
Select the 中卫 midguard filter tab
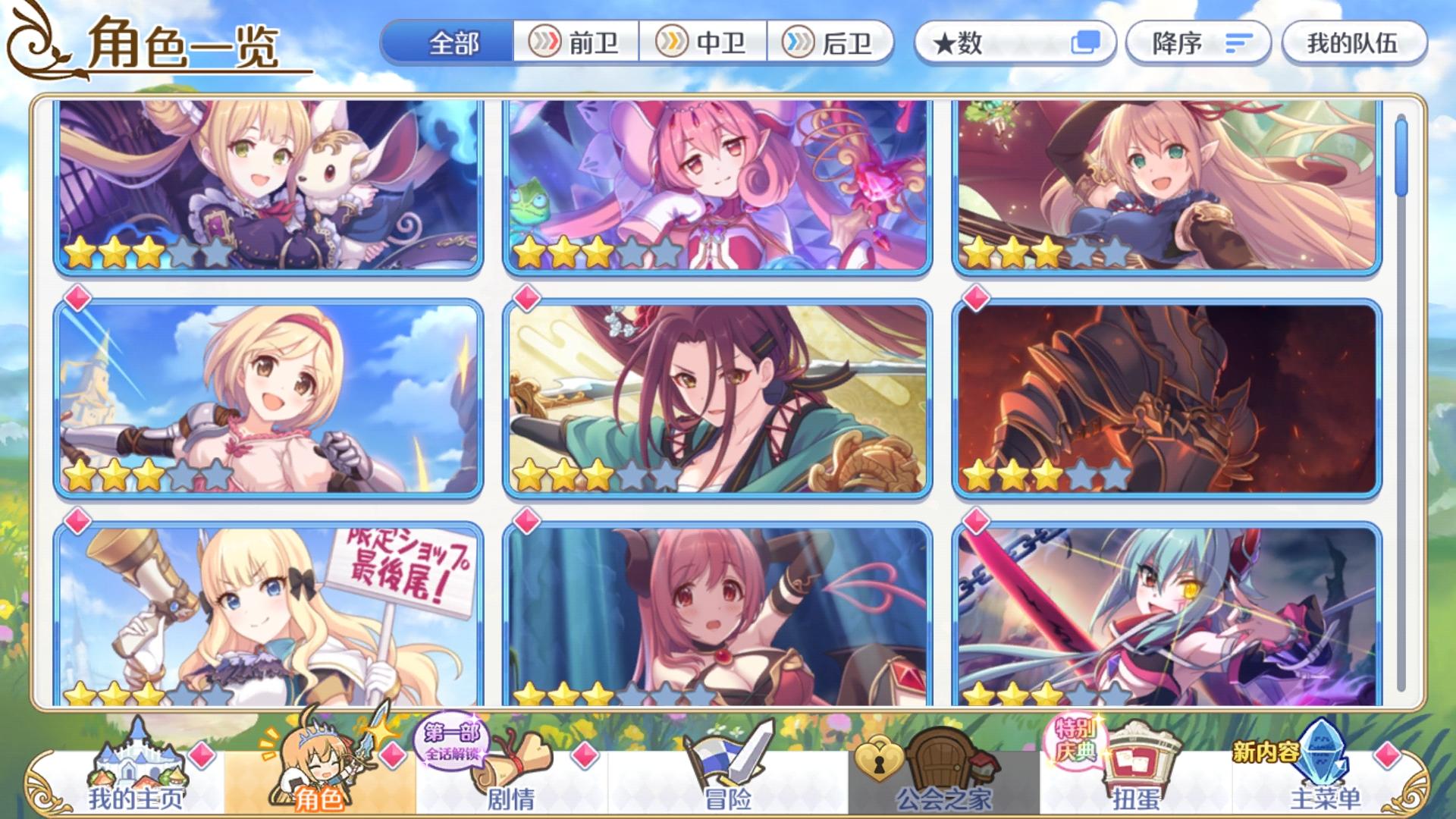pos(705,45)
